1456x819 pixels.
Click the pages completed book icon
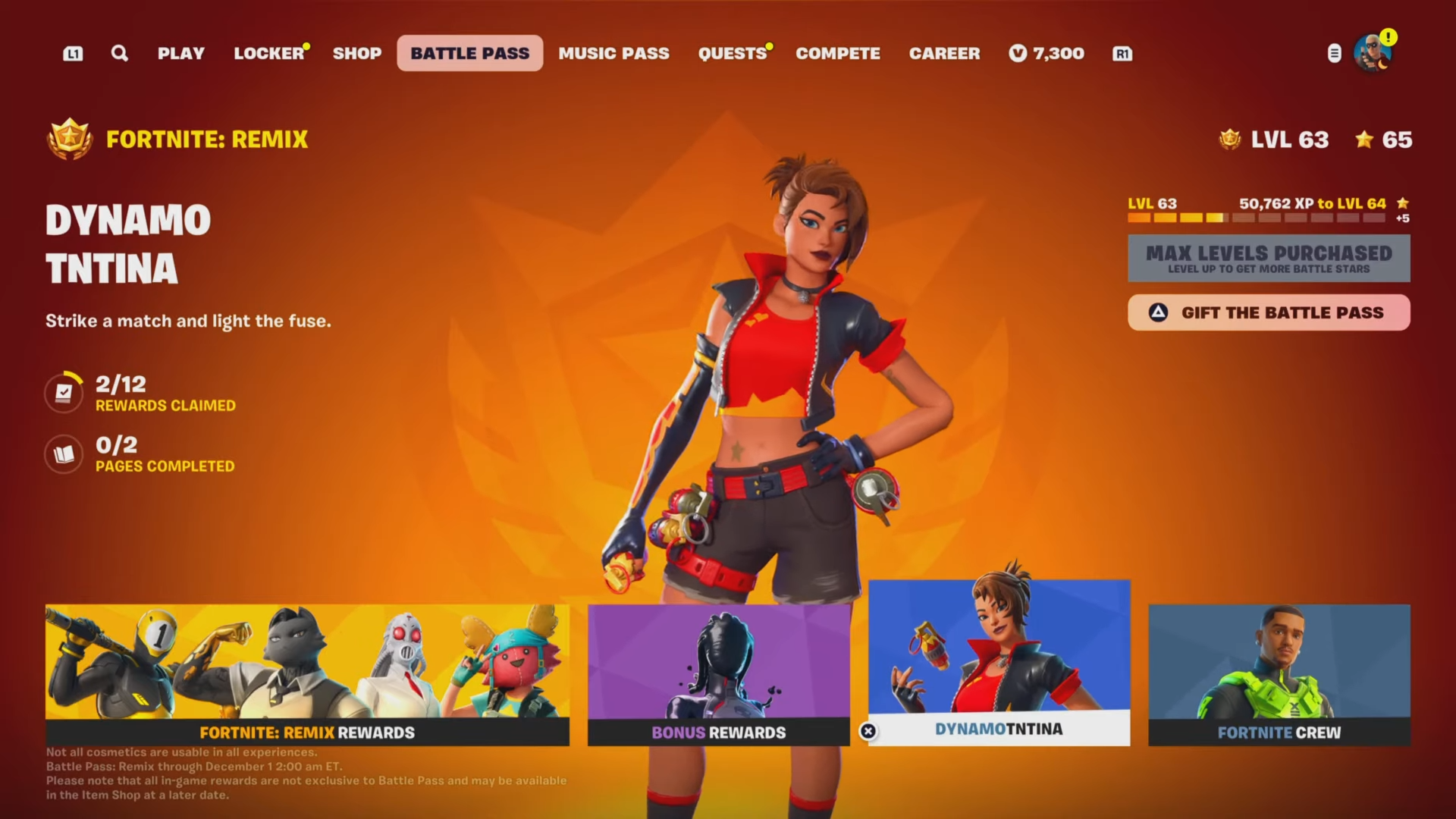[x=64, y=454]
